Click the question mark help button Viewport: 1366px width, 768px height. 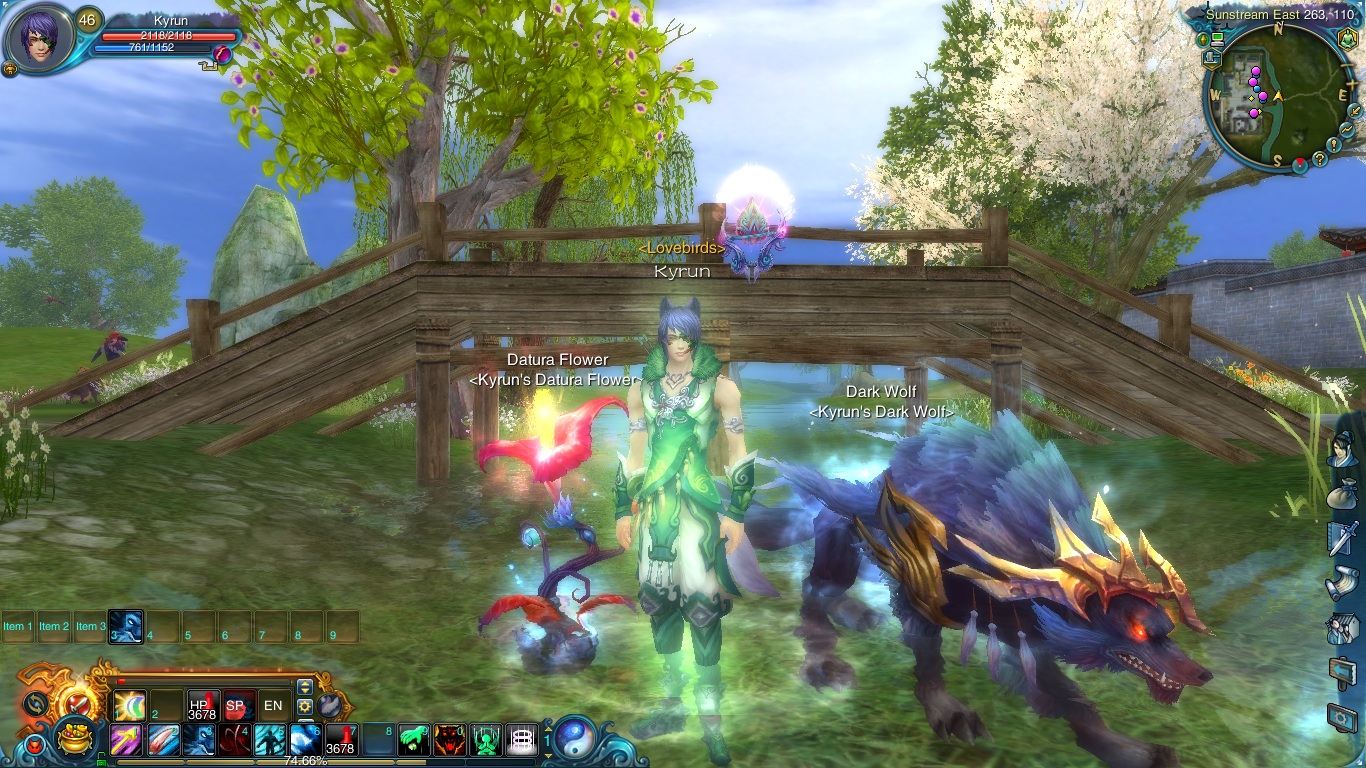pyautogui.click(x=1320, y=158)
